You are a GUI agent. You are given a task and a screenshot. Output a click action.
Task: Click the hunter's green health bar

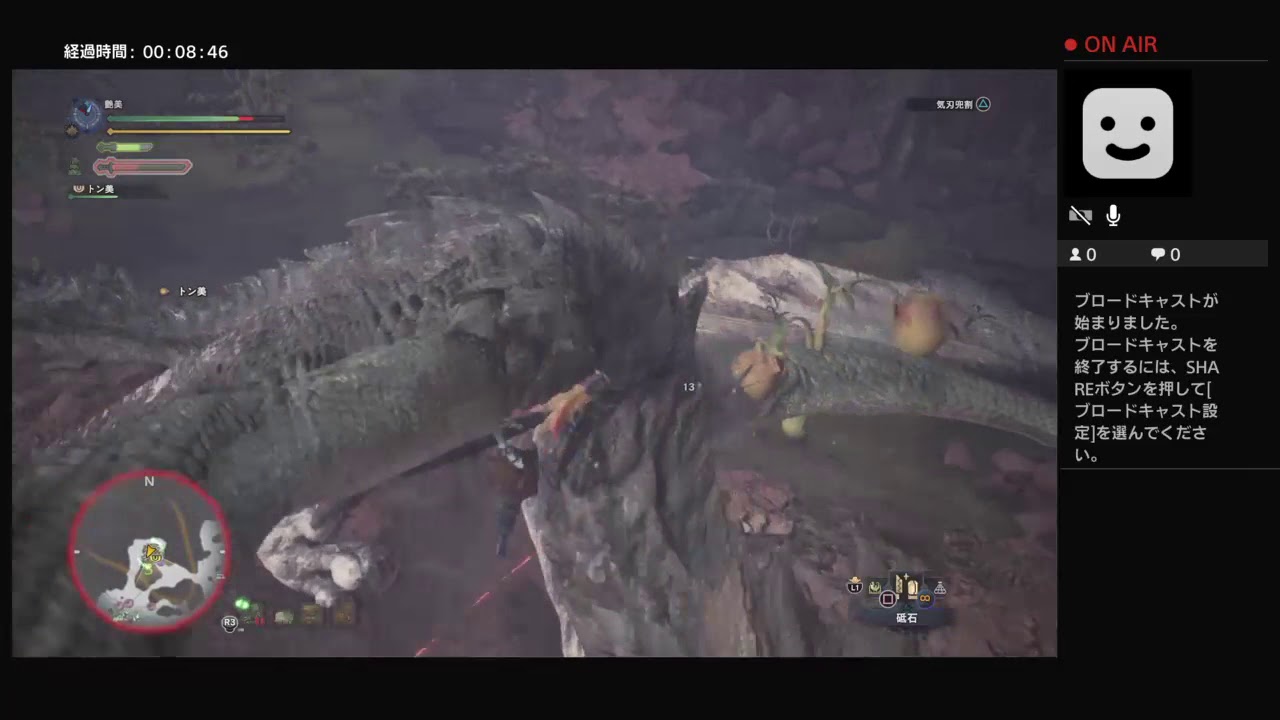pos(170,118)
